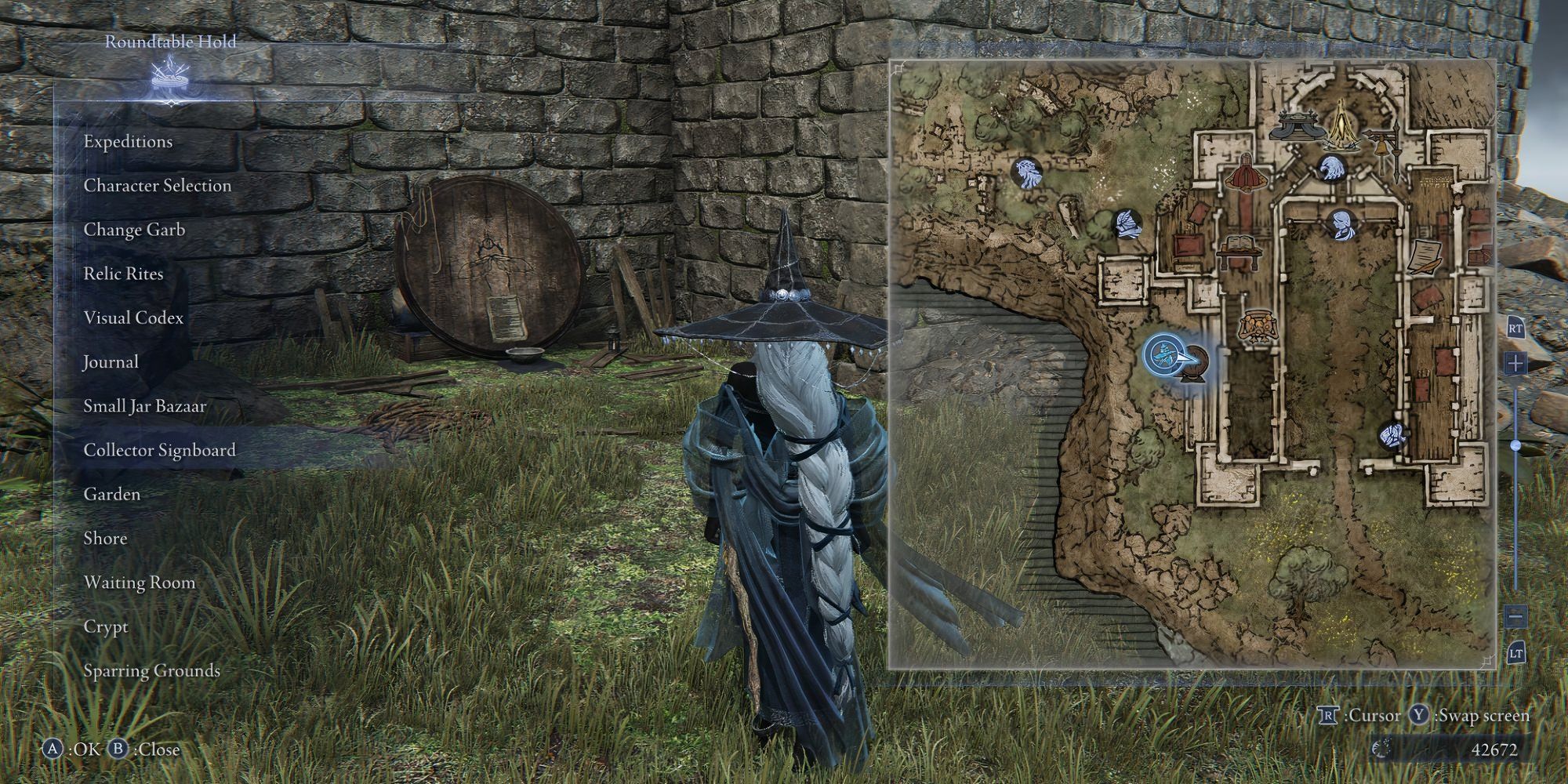Open the Visual Codex
1568x784 pixels.
coord(133,318)
